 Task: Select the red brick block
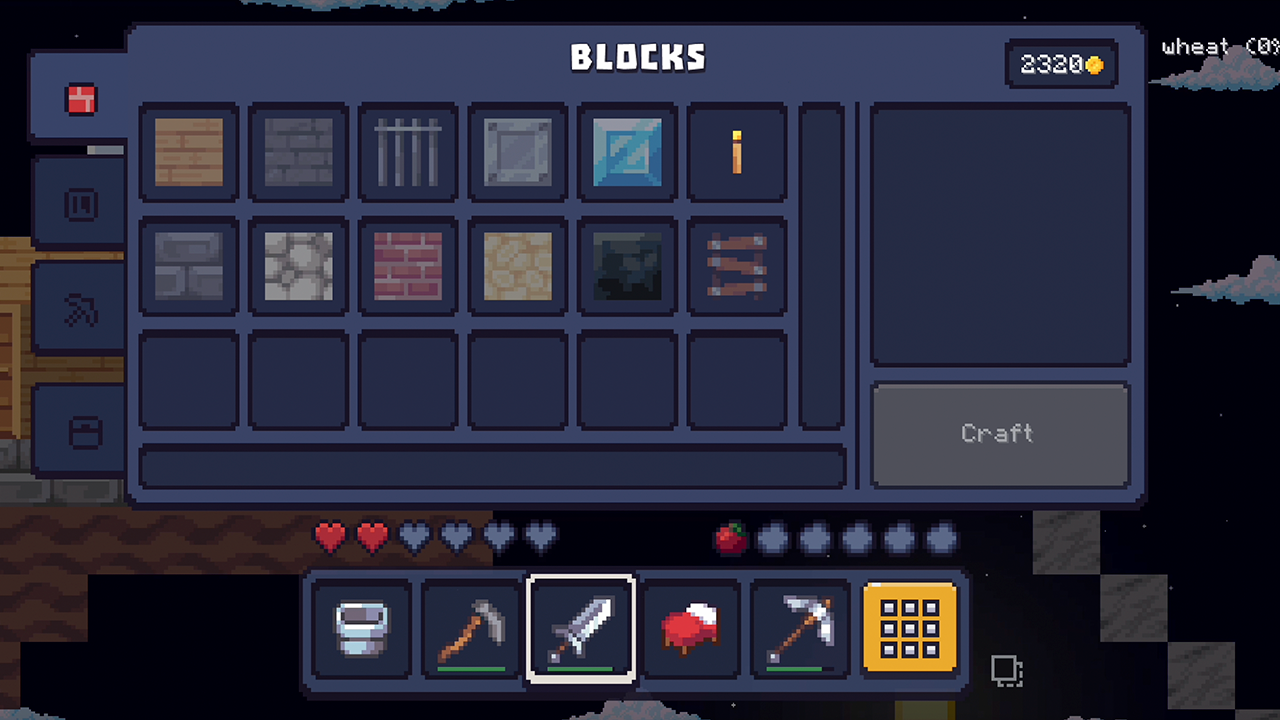407,264
